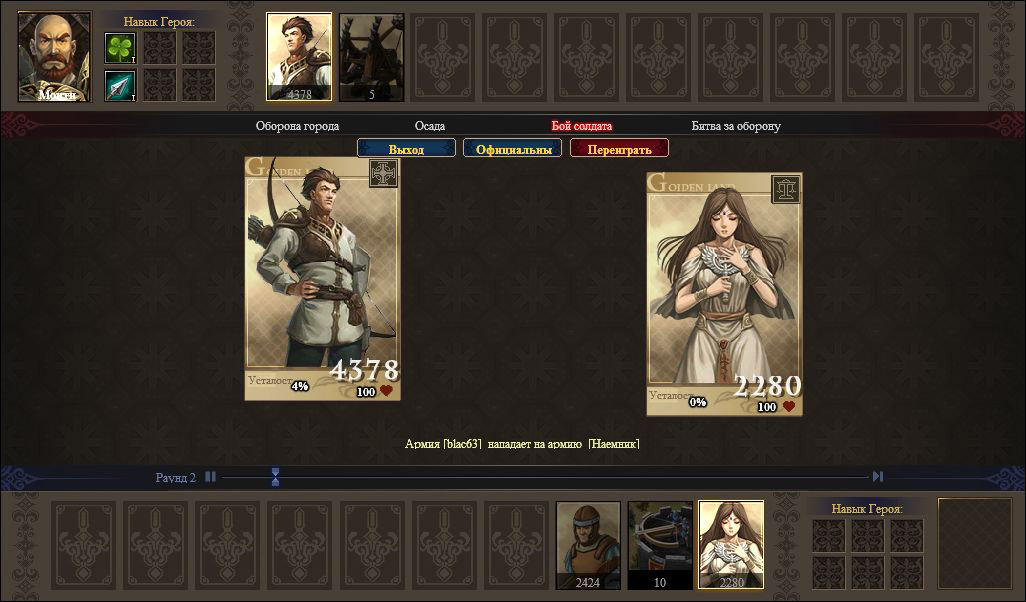This screenshot has height=602, width=1026.
Task: Select the siege machine unit with 5
Action: [x=371, y=56]
